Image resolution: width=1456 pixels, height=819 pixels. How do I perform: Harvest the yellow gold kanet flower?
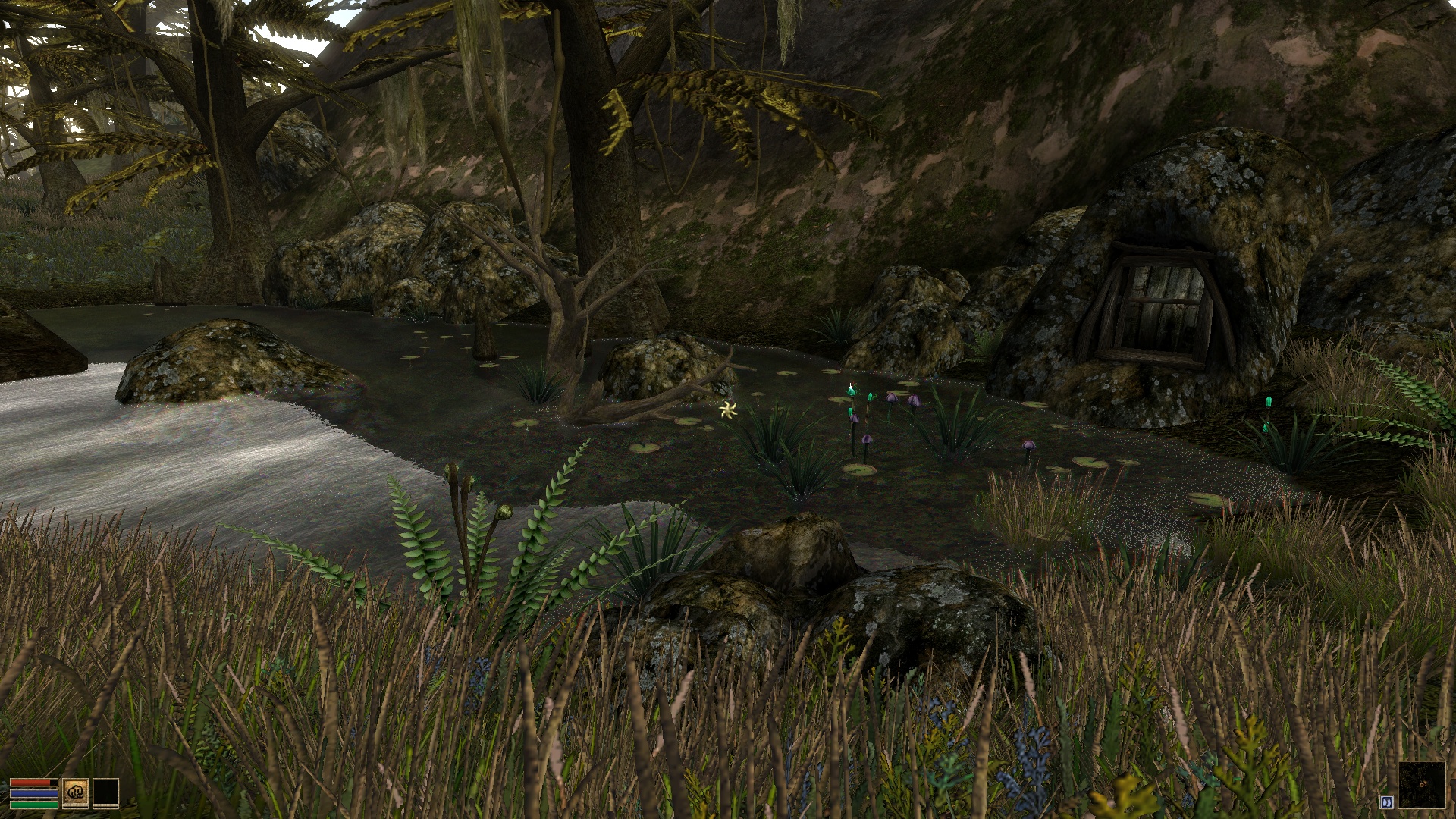click(727, 409)
